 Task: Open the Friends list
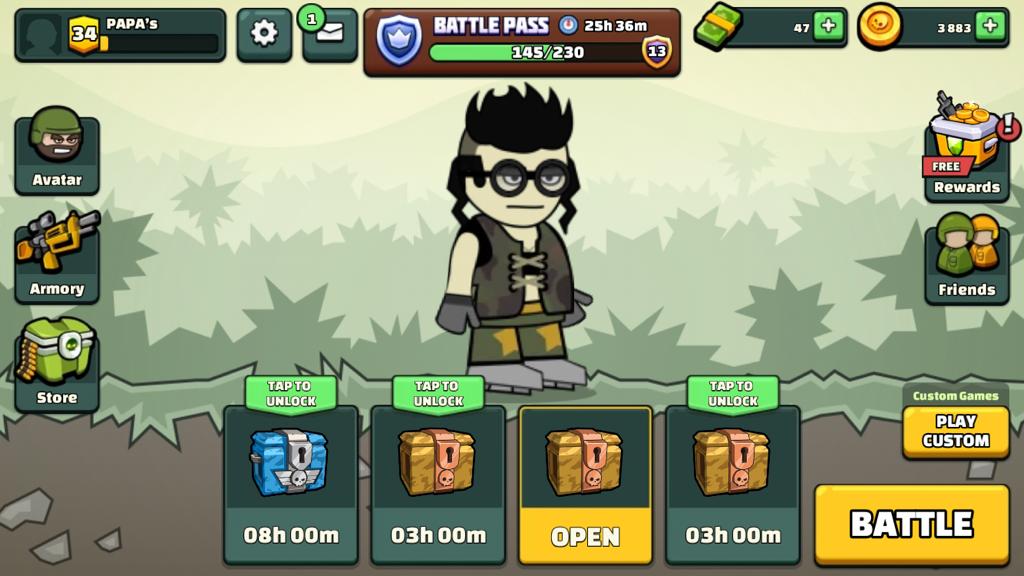click(x=966, y=259)
